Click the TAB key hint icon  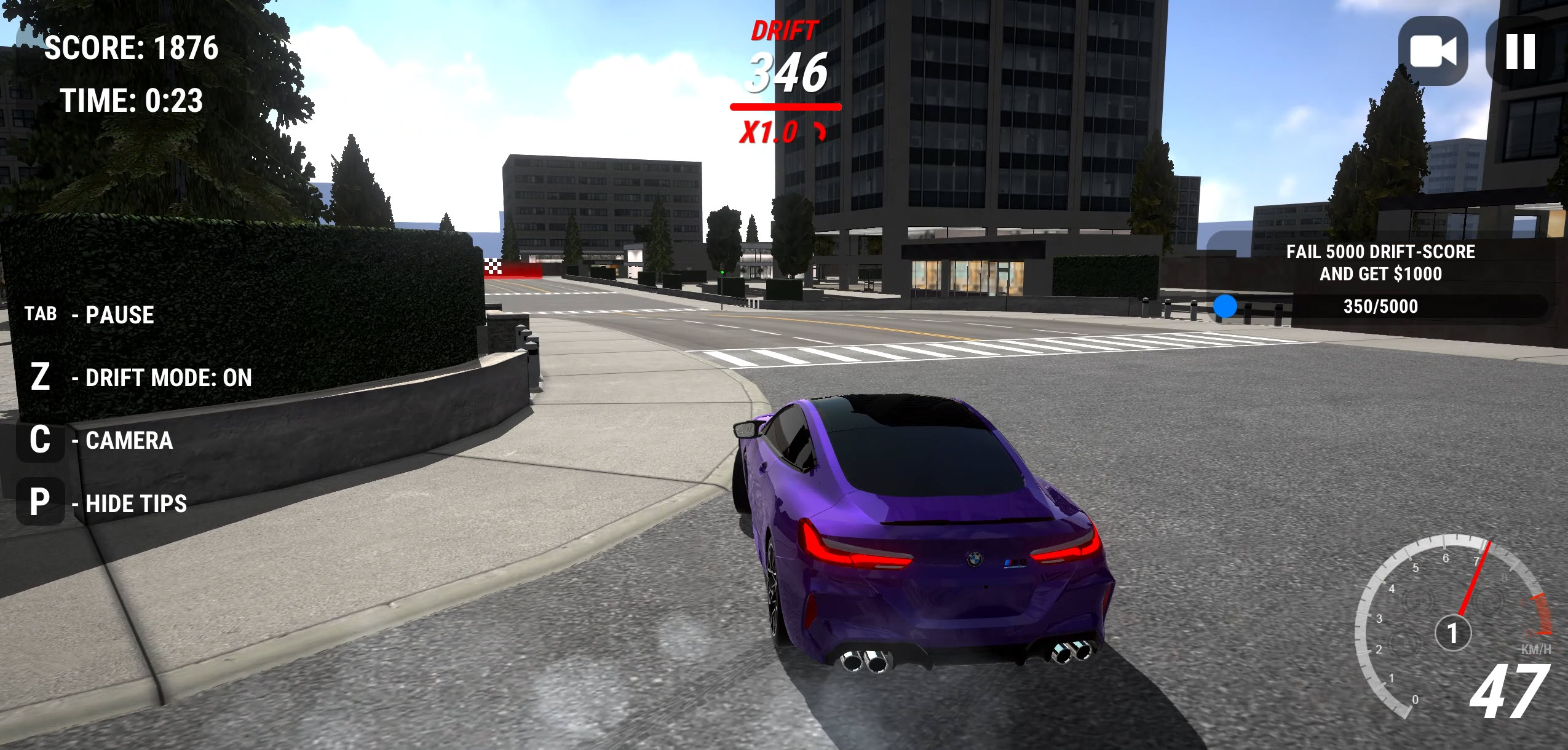[x=41, y=314]
